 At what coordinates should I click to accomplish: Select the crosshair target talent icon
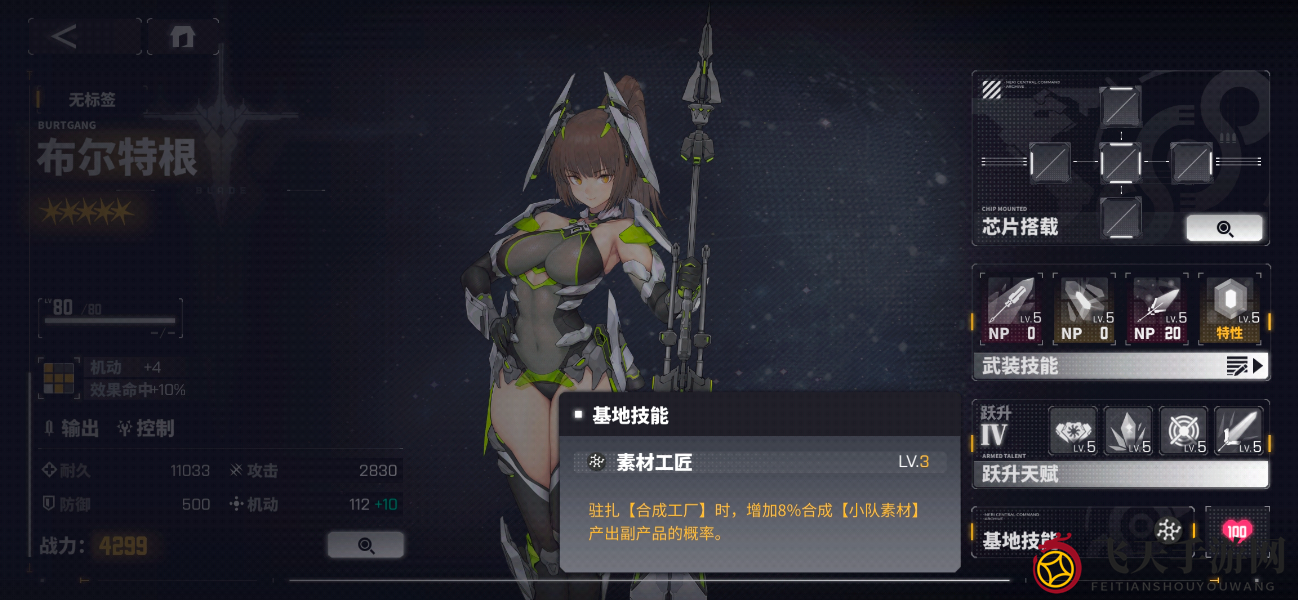pyautogui.click(x=1183, y=432)
